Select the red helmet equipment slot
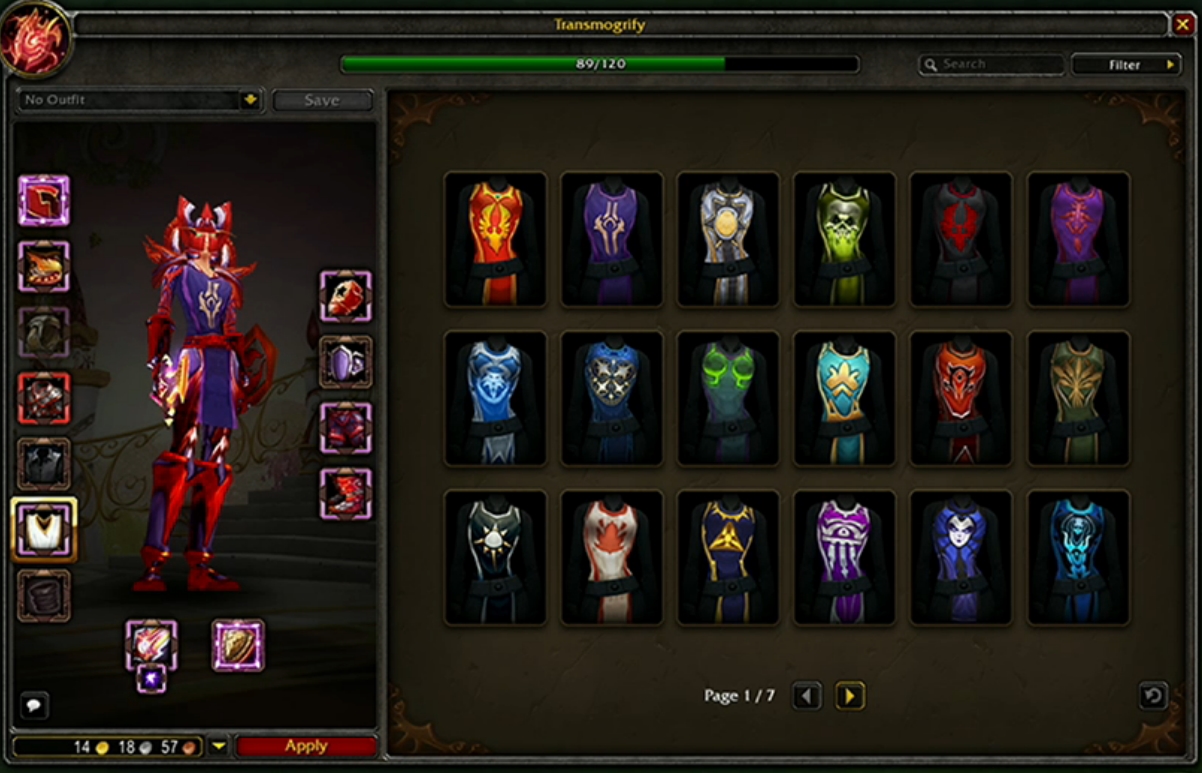1202x773 pixels. (43, 200)
